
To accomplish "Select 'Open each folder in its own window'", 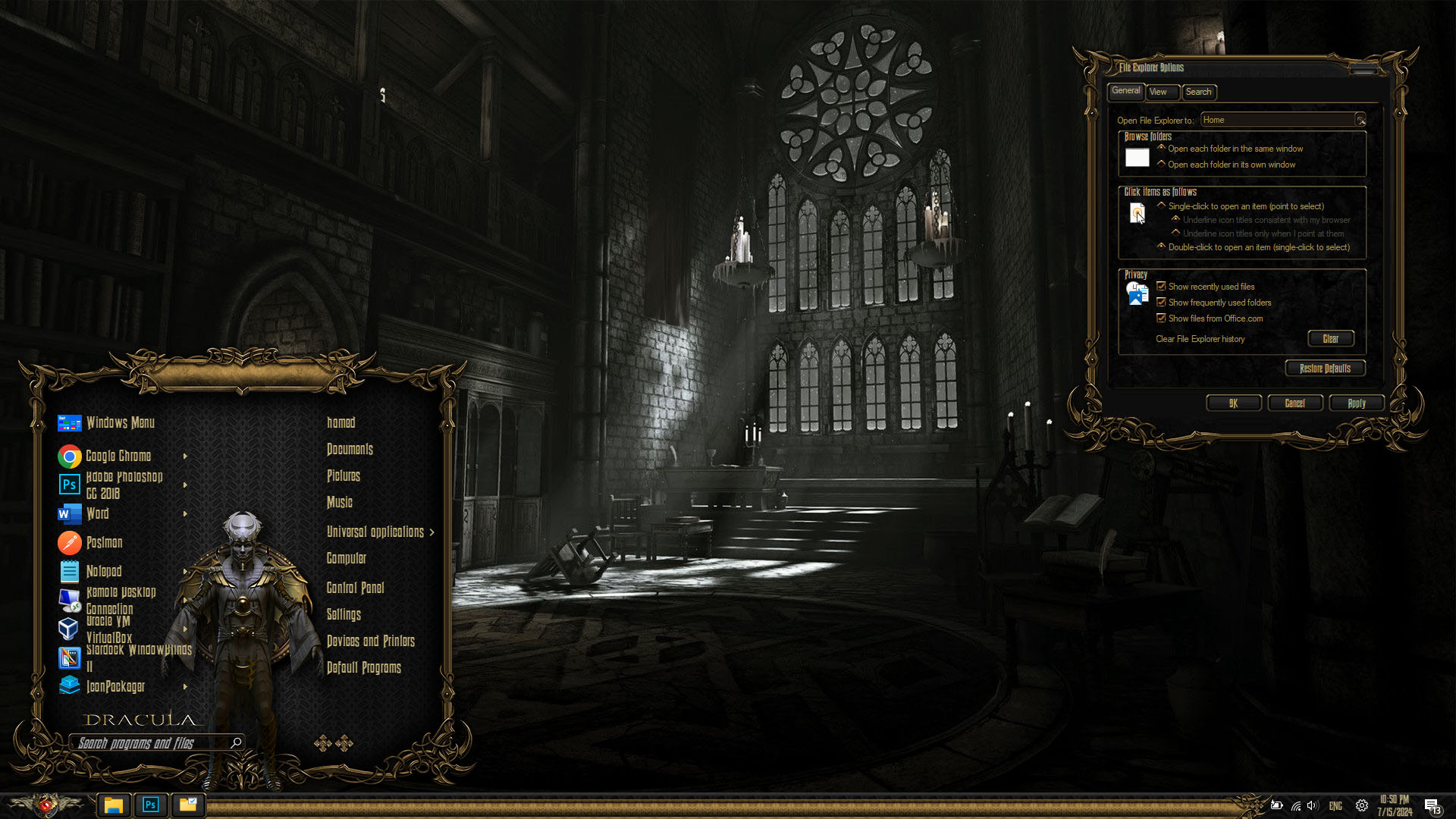I will [x=1162, y=164].
